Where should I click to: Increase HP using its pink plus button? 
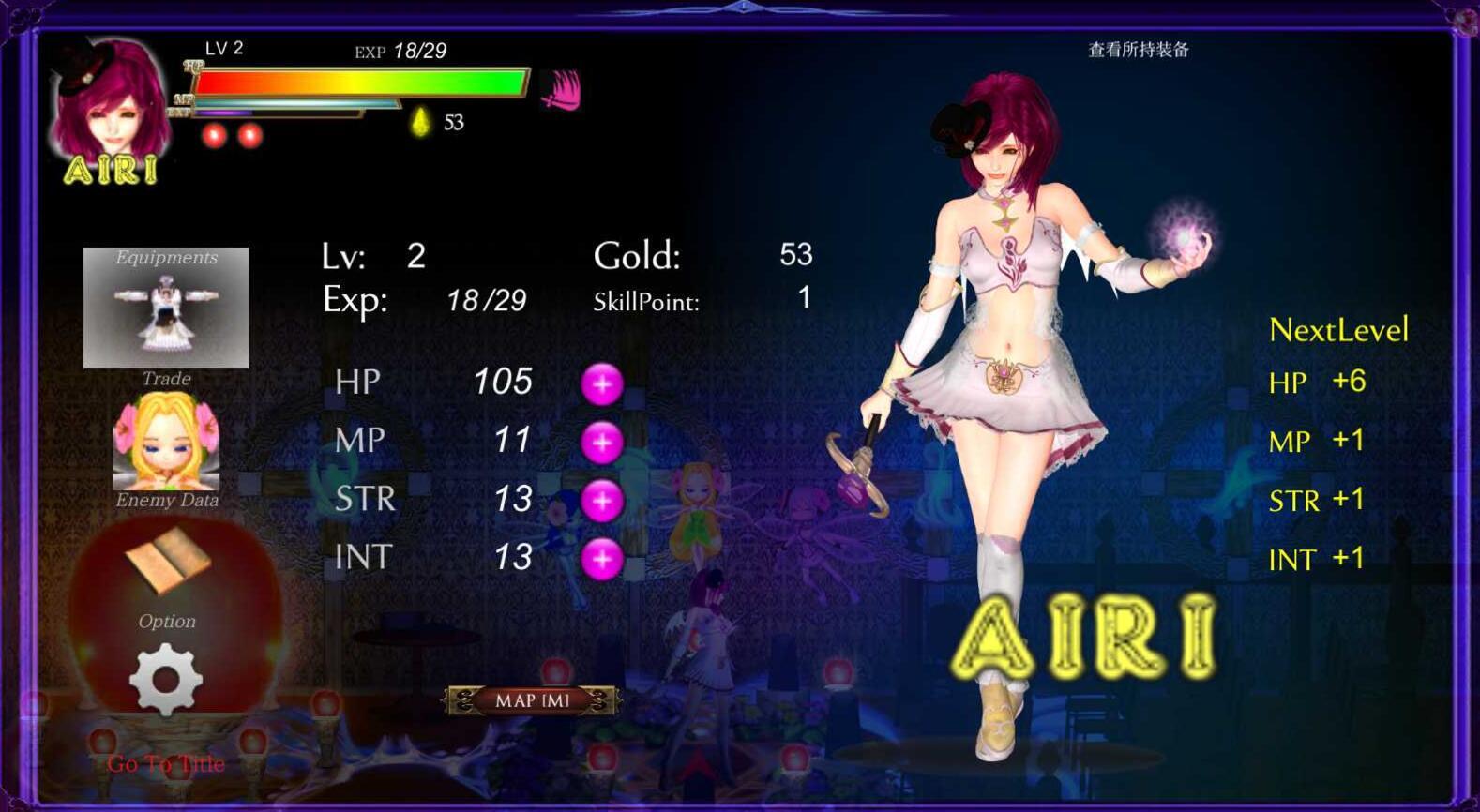click(604, 383)
